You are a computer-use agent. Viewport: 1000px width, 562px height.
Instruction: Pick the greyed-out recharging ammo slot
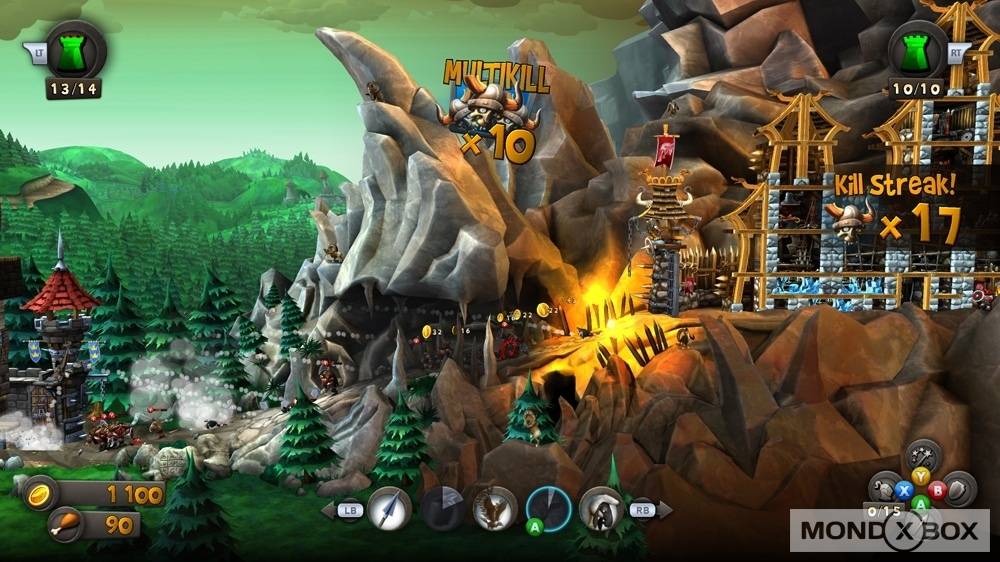[441, 509]
